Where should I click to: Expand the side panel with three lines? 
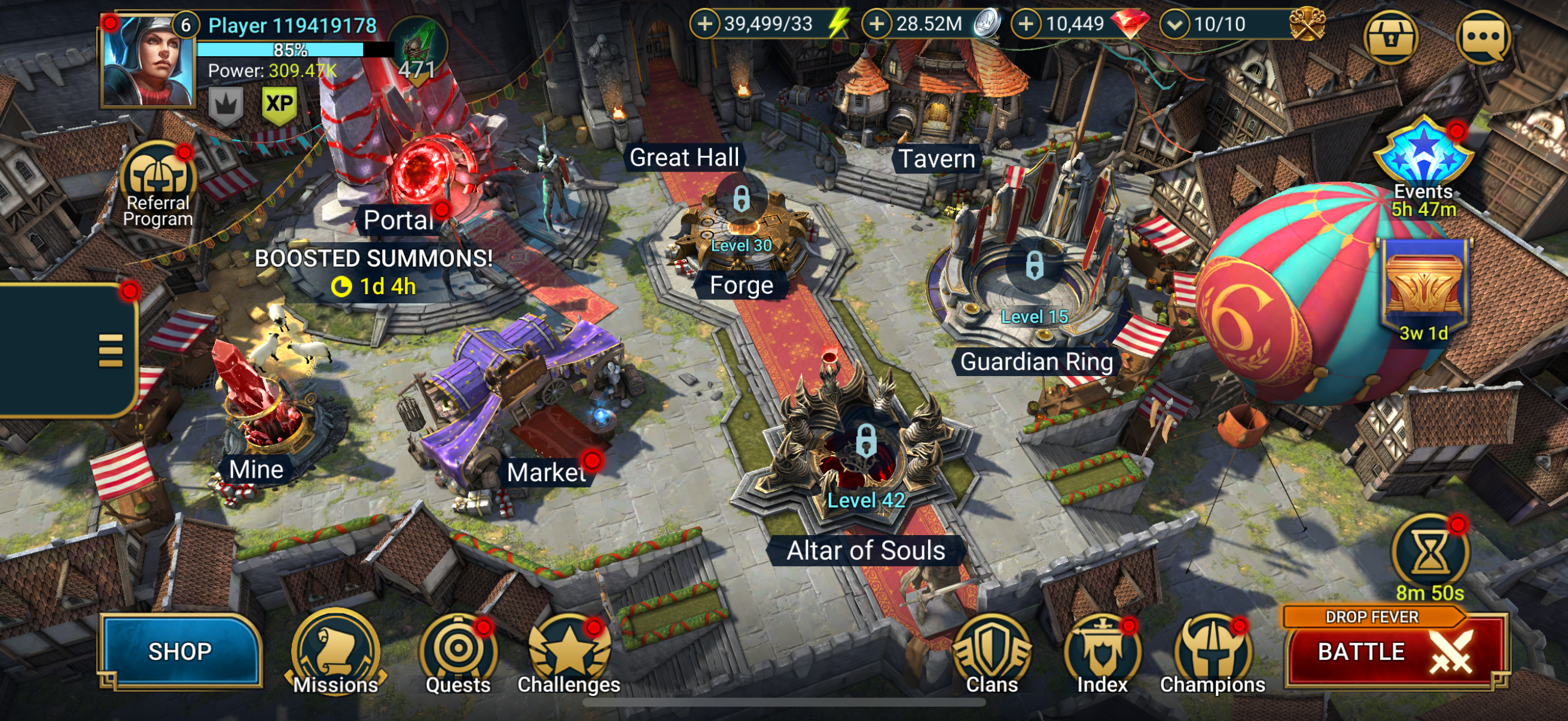pos(110,350)
